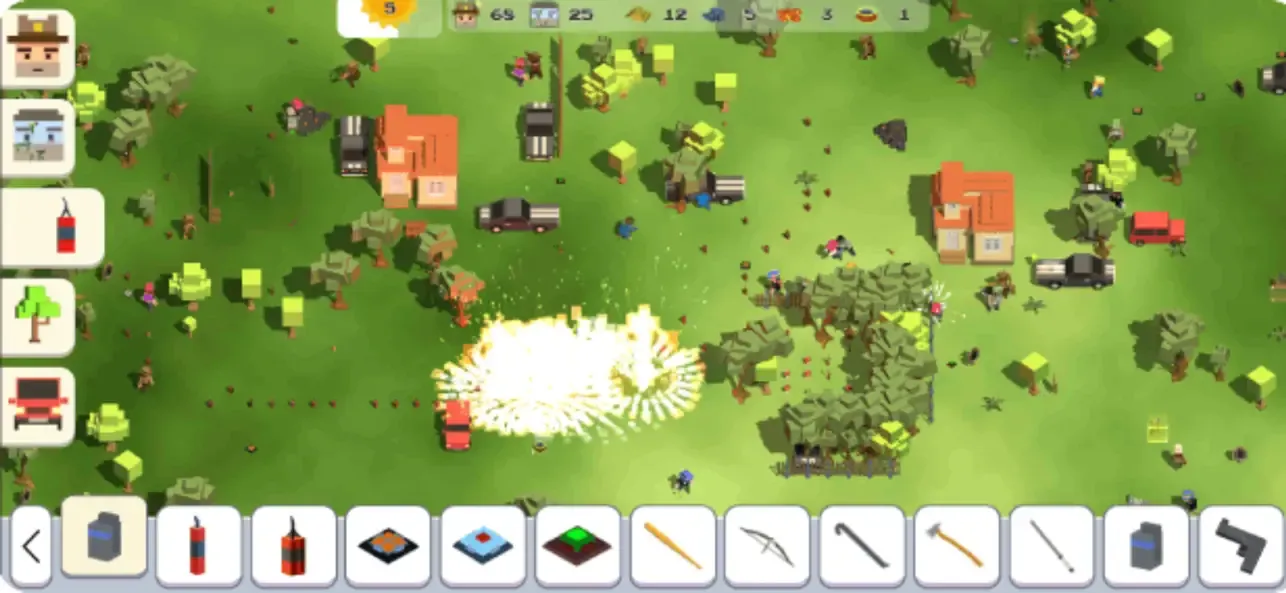Select the bow weapon slot
Image resolution: width=1286 pixels, height=593 pixels.
point(767,547)
